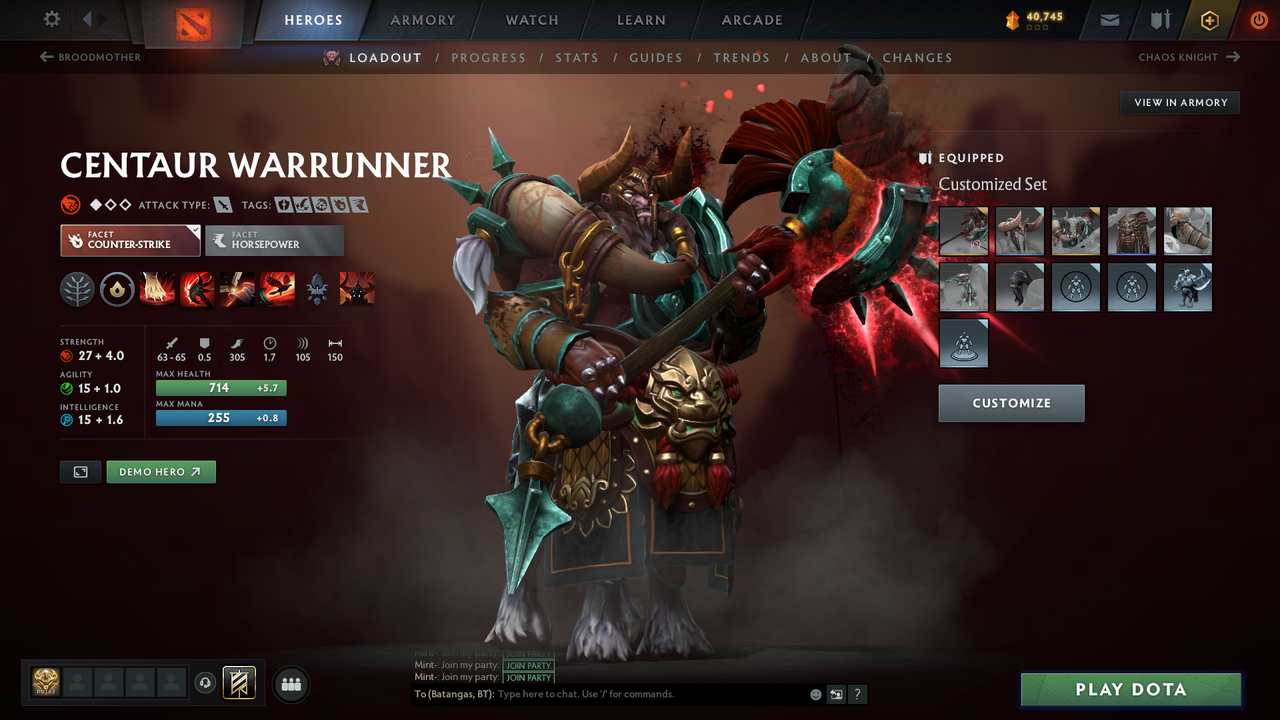
Task: Switch to the STATS tab
Action: click(x=577, y=57)
